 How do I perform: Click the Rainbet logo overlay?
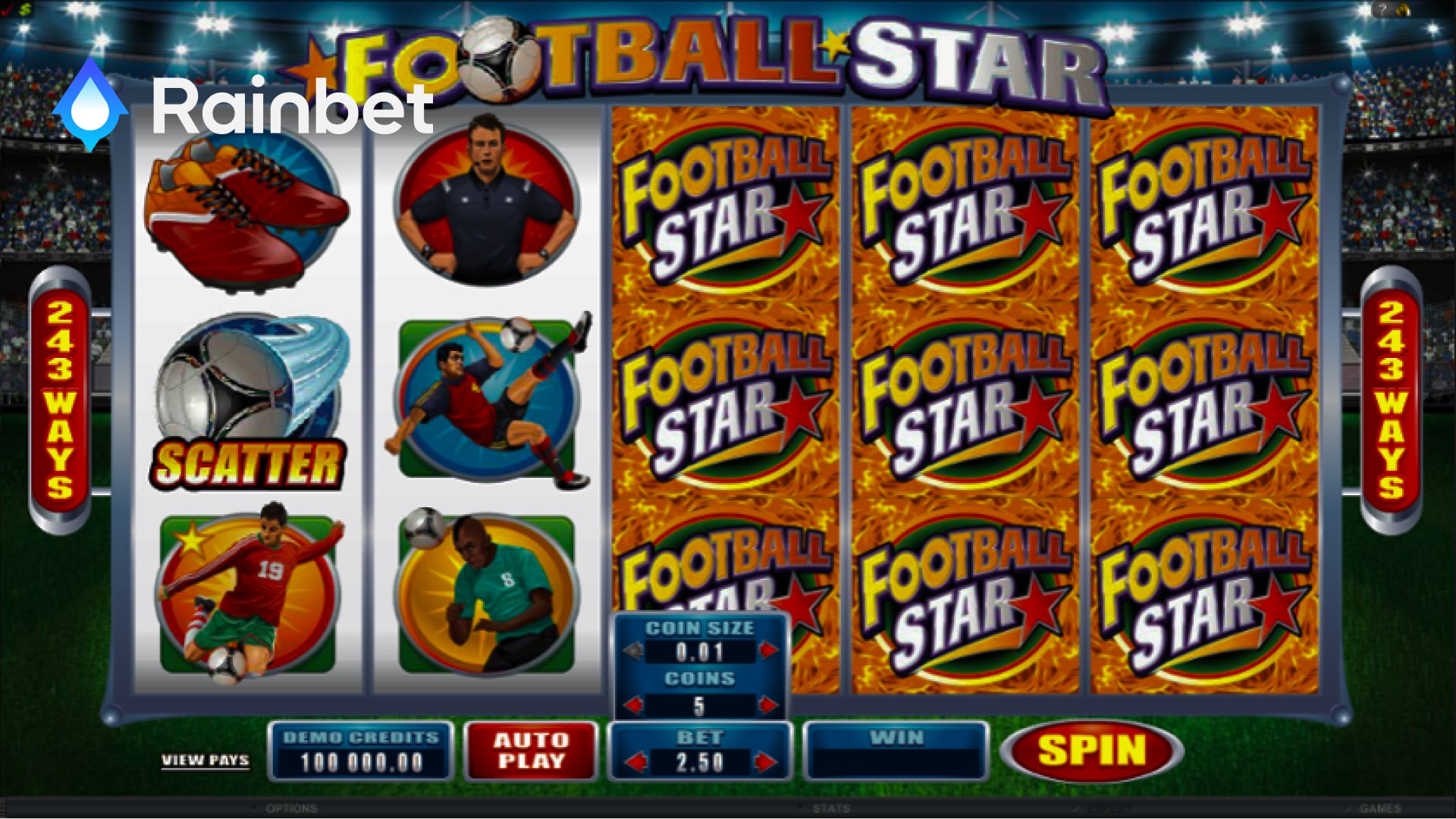243,106
